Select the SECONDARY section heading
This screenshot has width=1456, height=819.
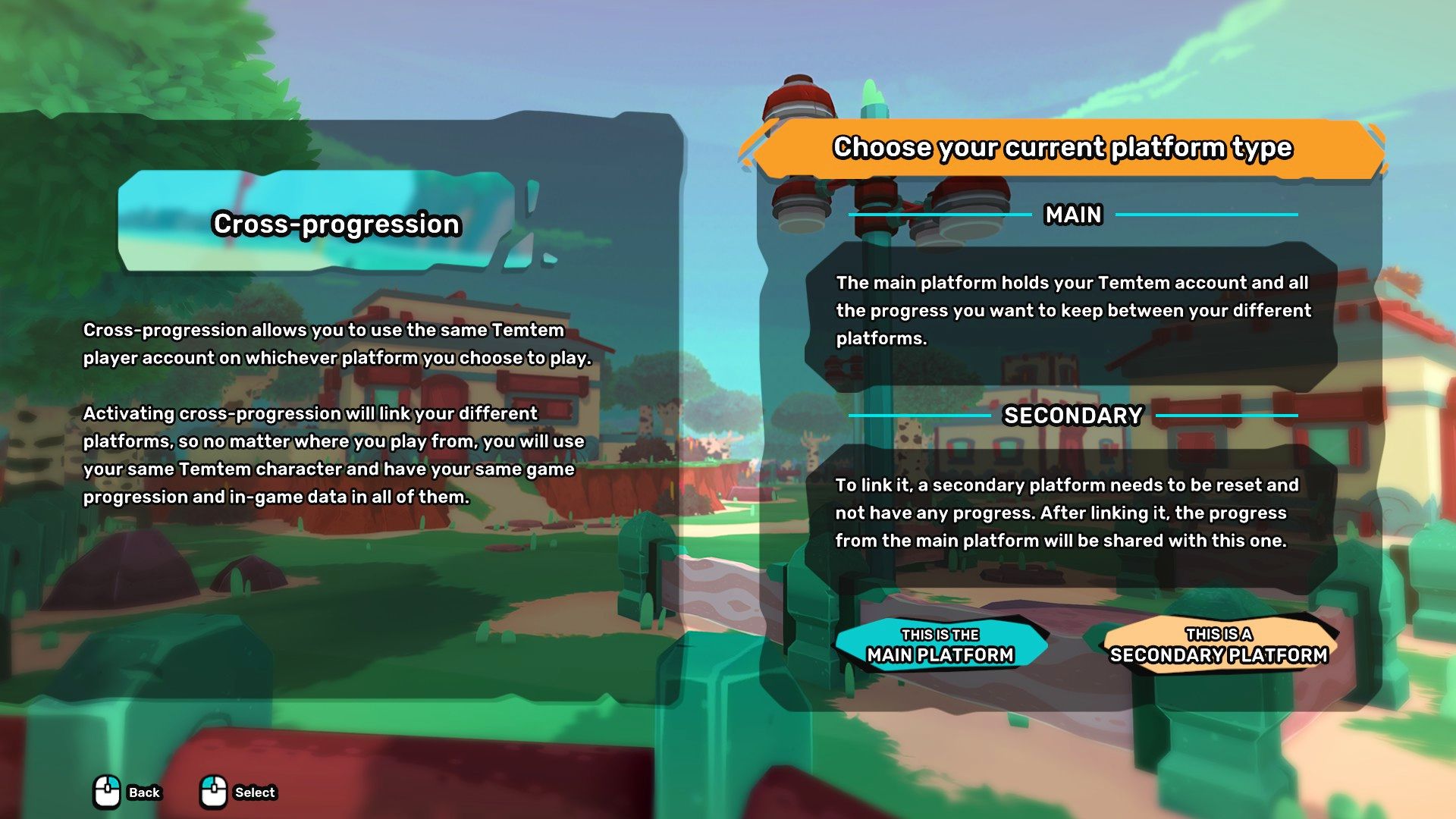point(1072,416)
